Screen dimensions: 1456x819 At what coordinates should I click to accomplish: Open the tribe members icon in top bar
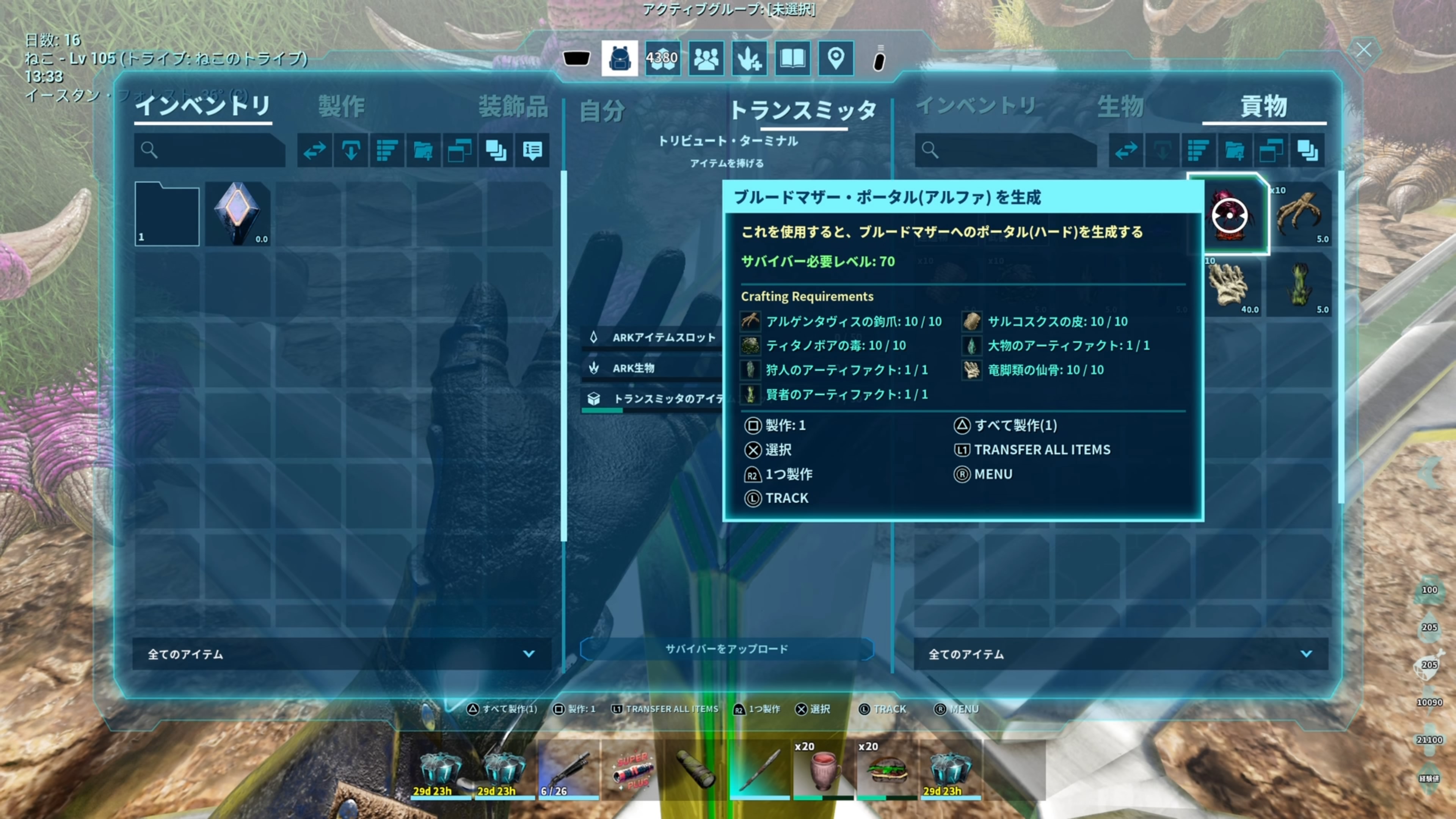[706, 58]
